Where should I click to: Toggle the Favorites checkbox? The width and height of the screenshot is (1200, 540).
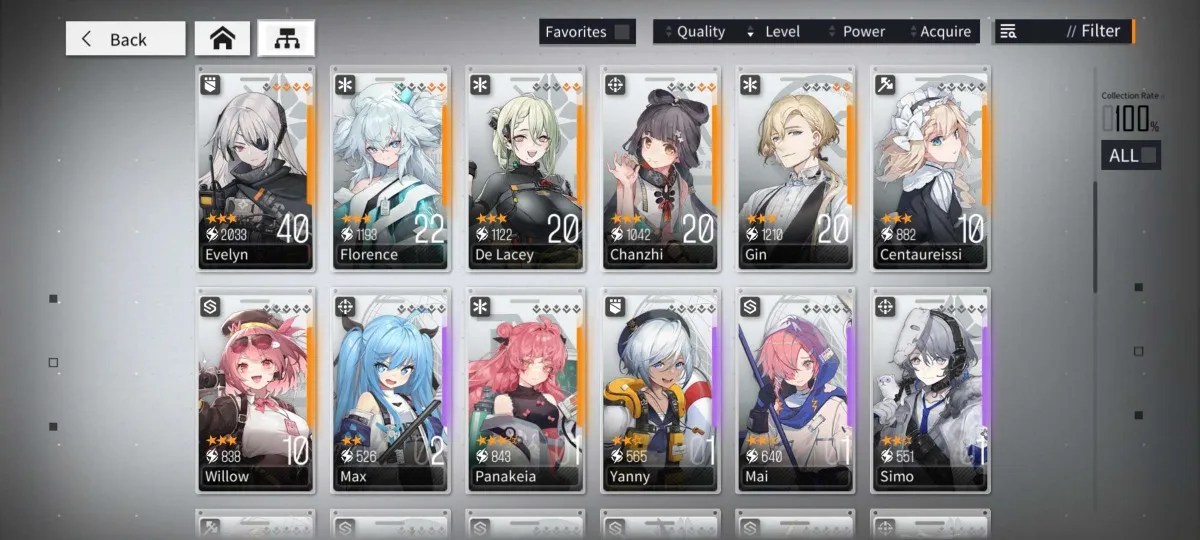(622, 32)
